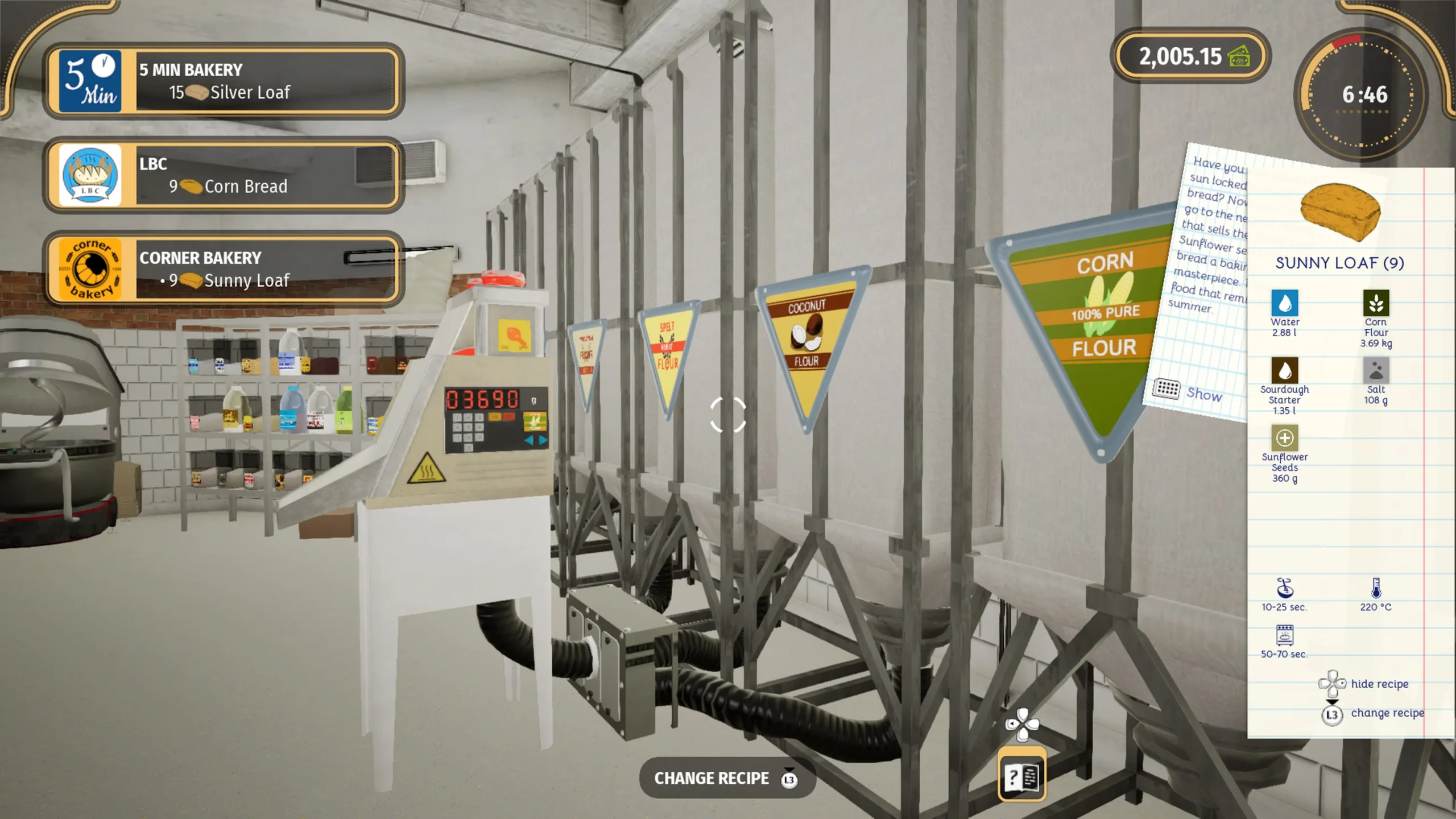Select the Sourdough Starter ingredient icon
The height and width of the screenshot is (819, 1456).
pyautogui.click(x=1284, y=371)
